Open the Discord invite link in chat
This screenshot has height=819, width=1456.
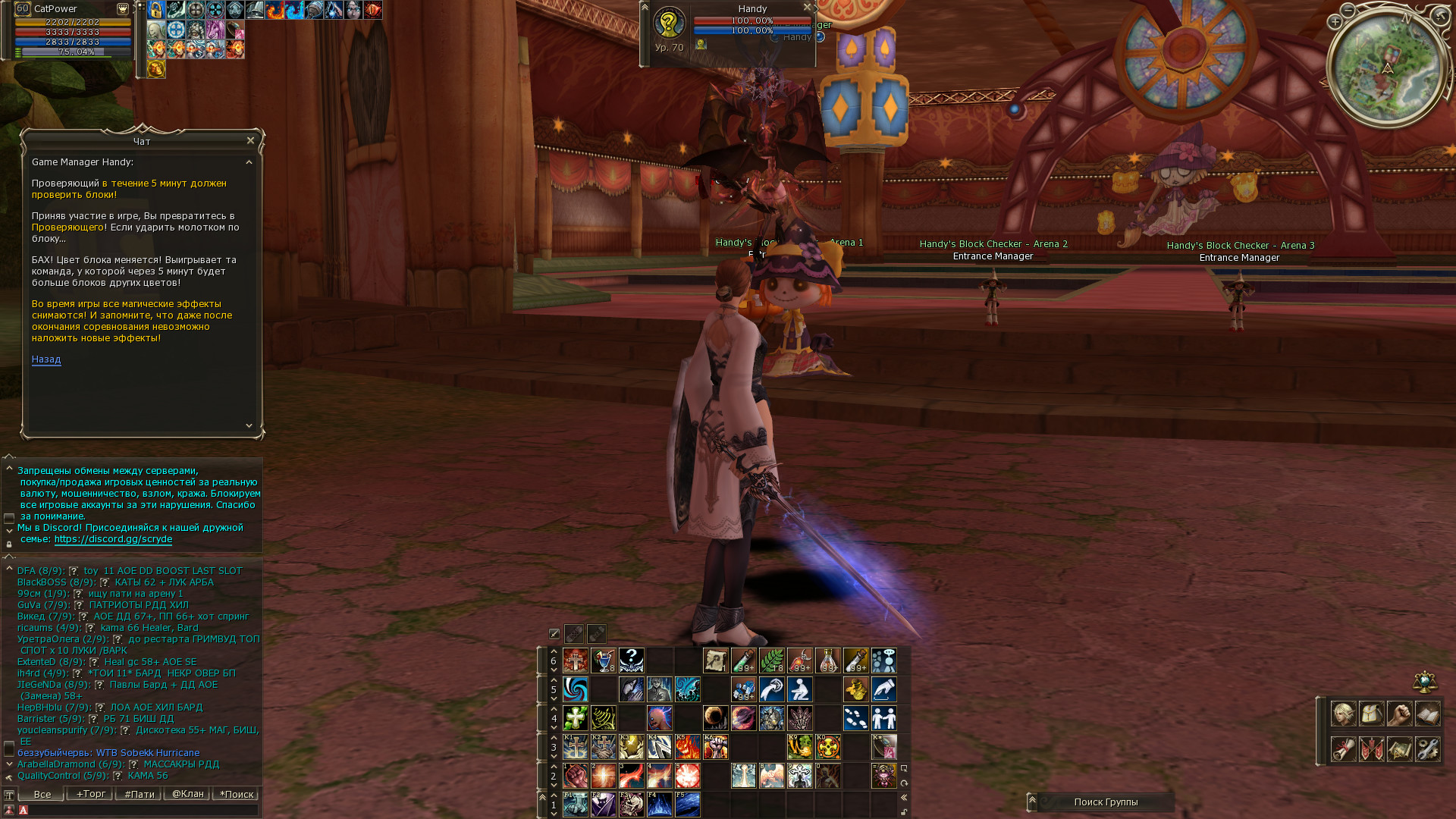coord(113,539)
